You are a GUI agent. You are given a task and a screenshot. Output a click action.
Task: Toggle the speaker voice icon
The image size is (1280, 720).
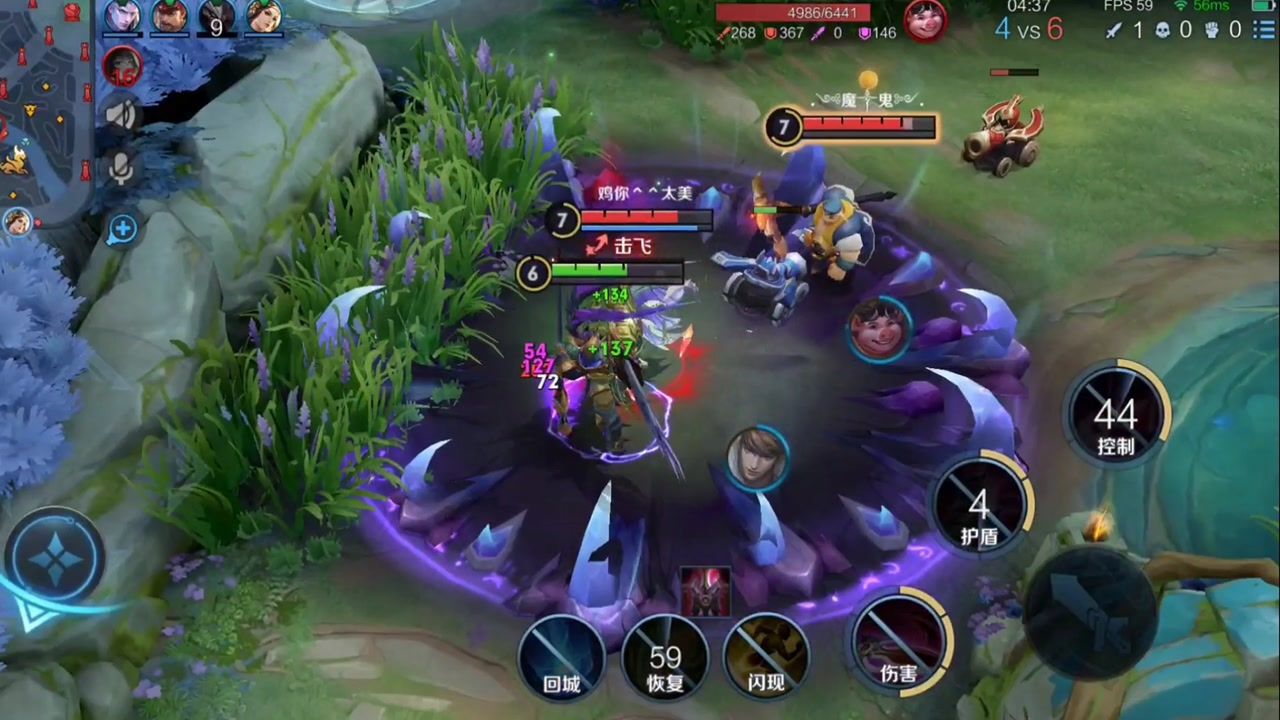(x=122, y=115)
